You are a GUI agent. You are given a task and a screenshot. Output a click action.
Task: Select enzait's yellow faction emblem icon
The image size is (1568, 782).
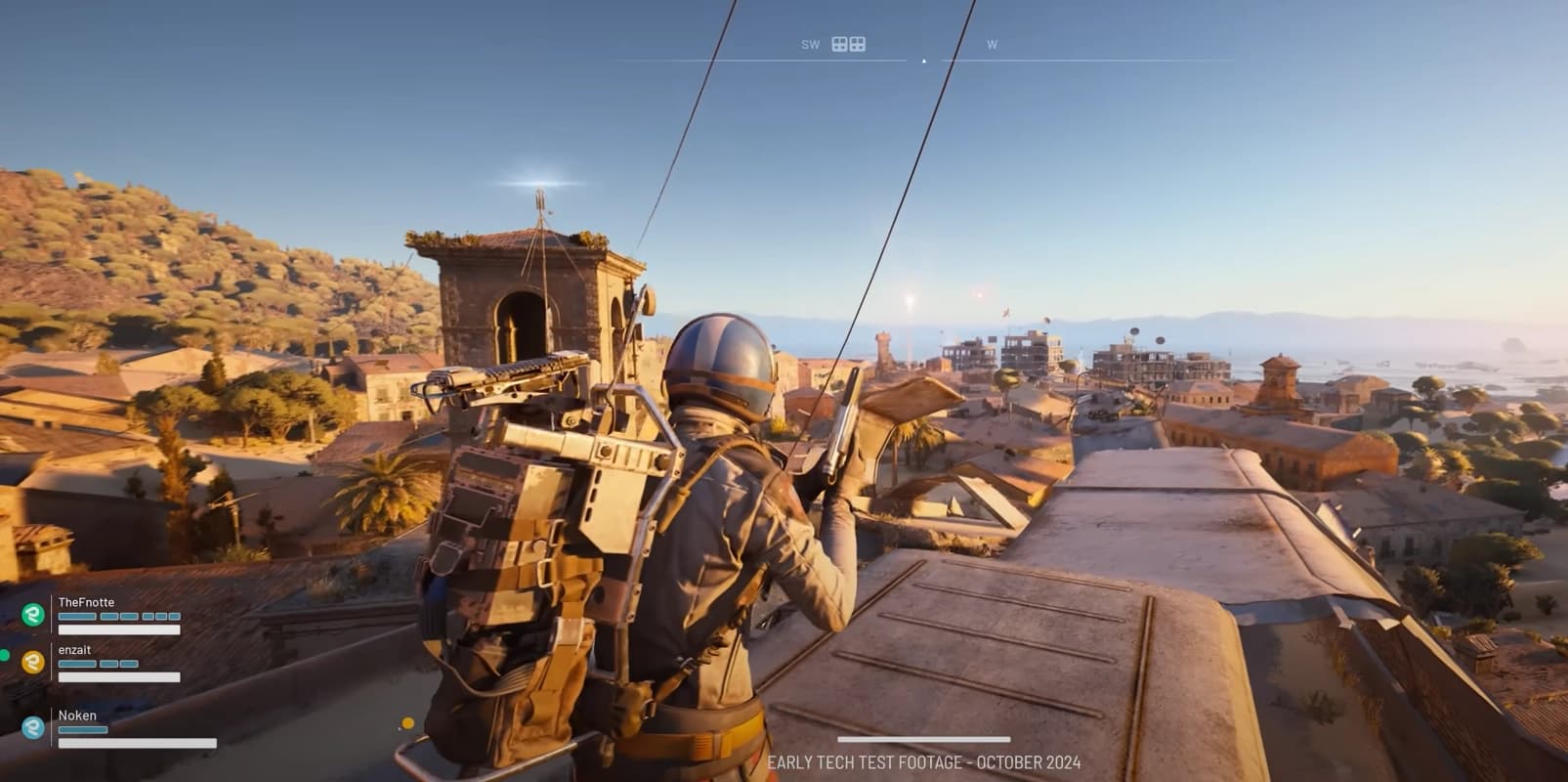32,660
